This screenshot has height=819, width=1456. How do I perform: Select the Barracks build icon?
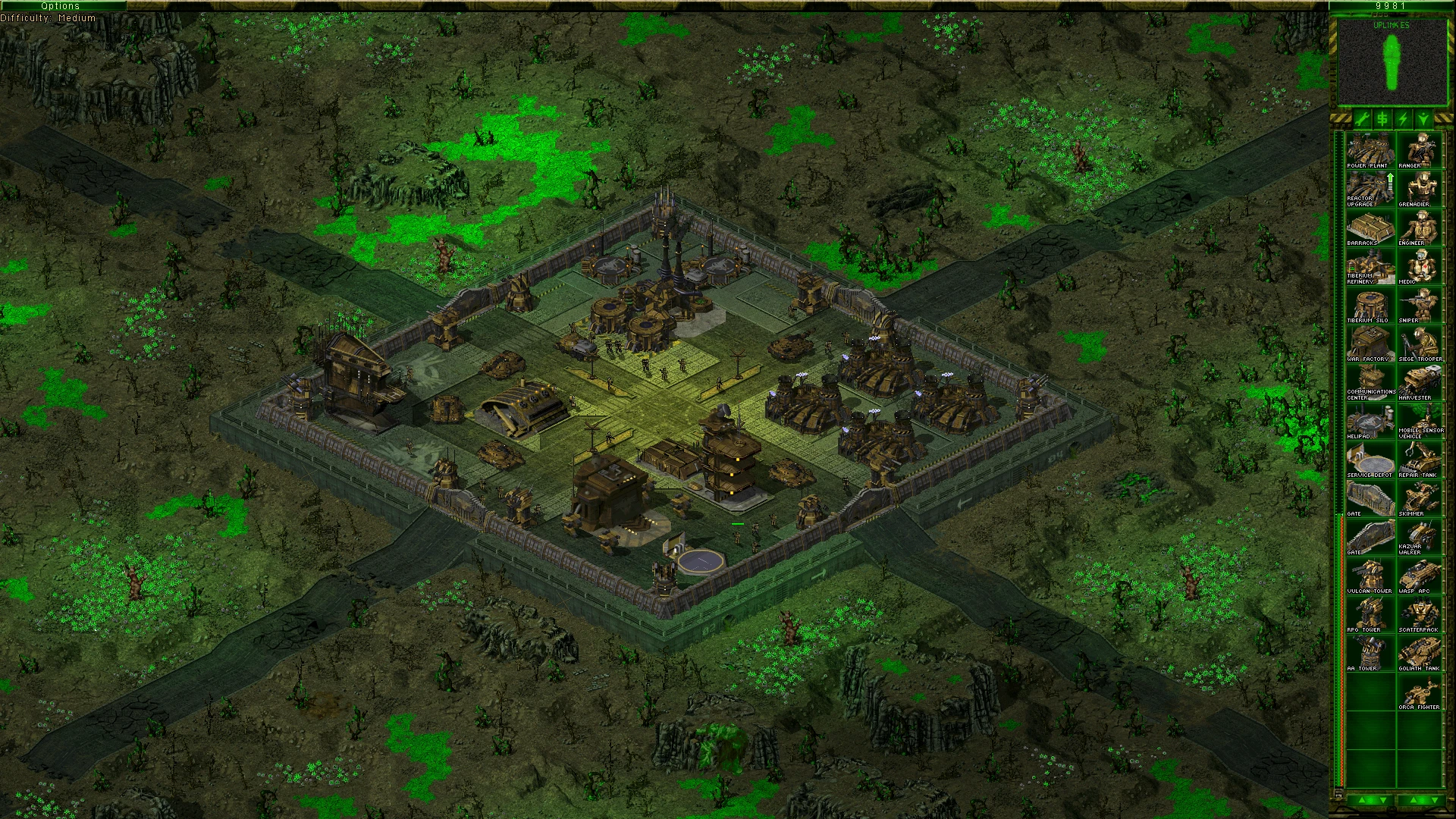tap(1370, 227)
